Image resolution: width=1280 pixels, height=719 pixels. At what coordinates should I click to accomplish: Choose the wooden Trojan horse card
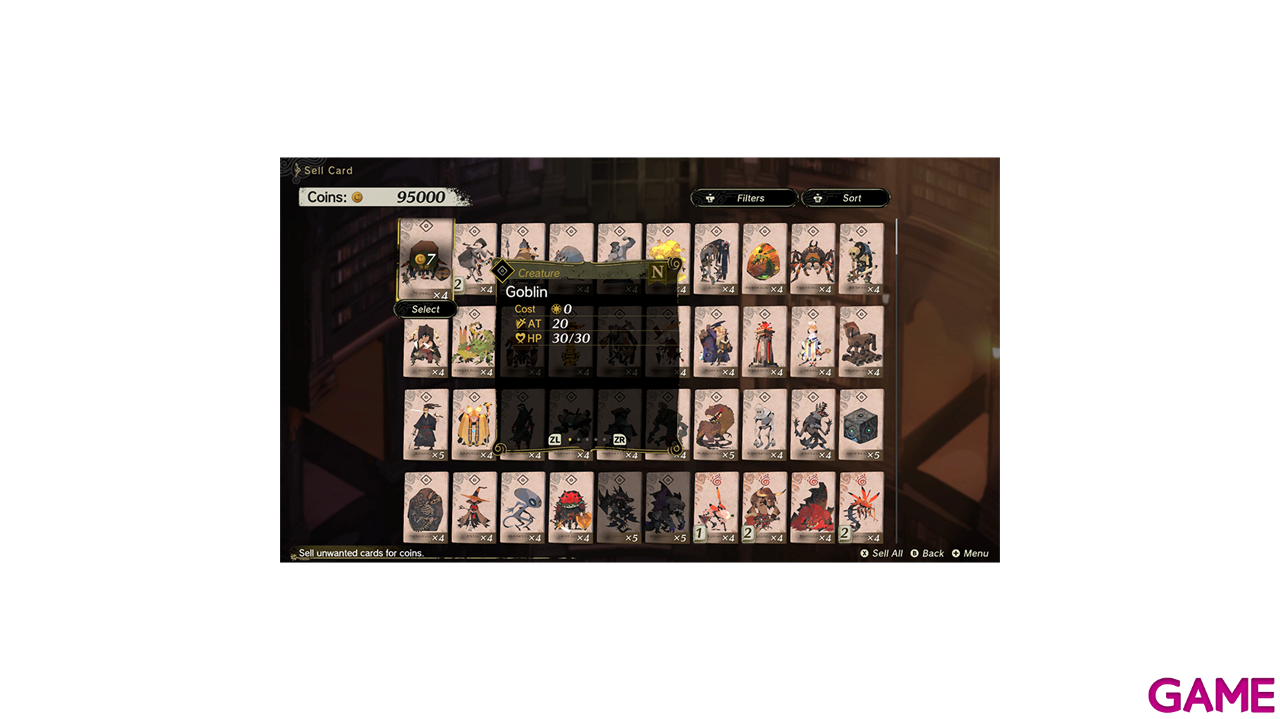pyautogui.click(x=861, y=342)
